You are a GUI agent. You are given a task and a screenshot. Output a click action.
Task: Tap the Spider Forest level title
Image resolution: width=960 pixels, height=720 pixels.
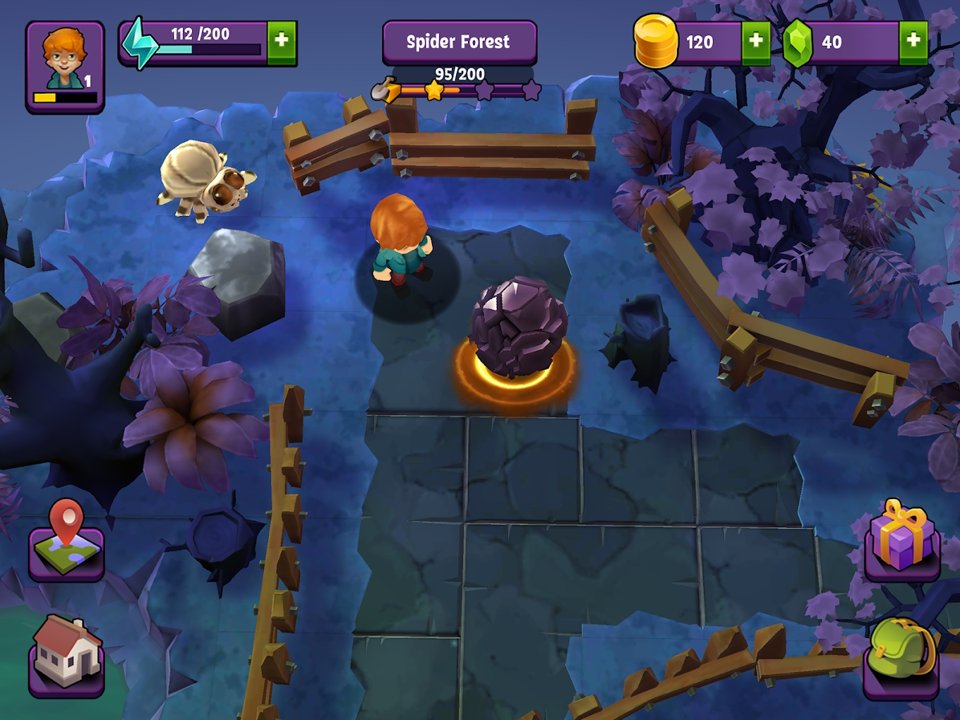[x=459, y=42]
